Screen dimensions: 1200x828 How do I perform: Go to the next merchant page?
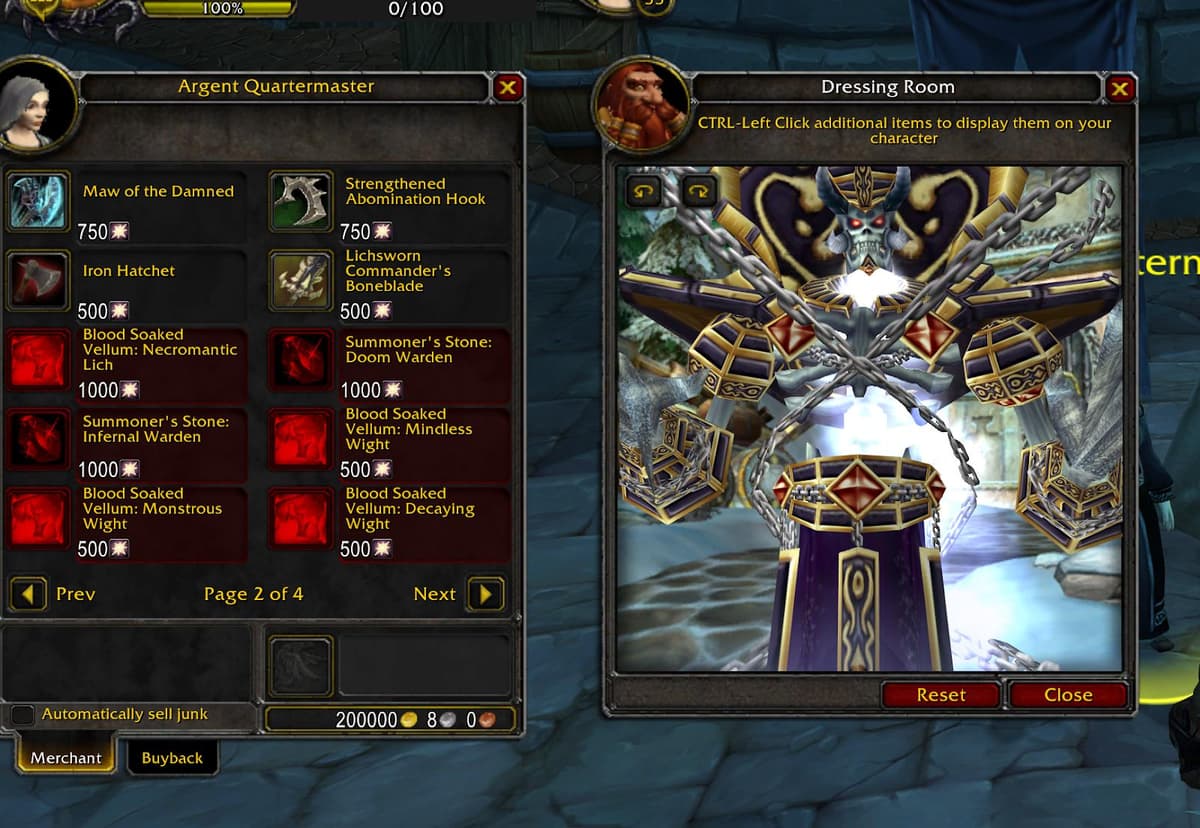(485, 594)
